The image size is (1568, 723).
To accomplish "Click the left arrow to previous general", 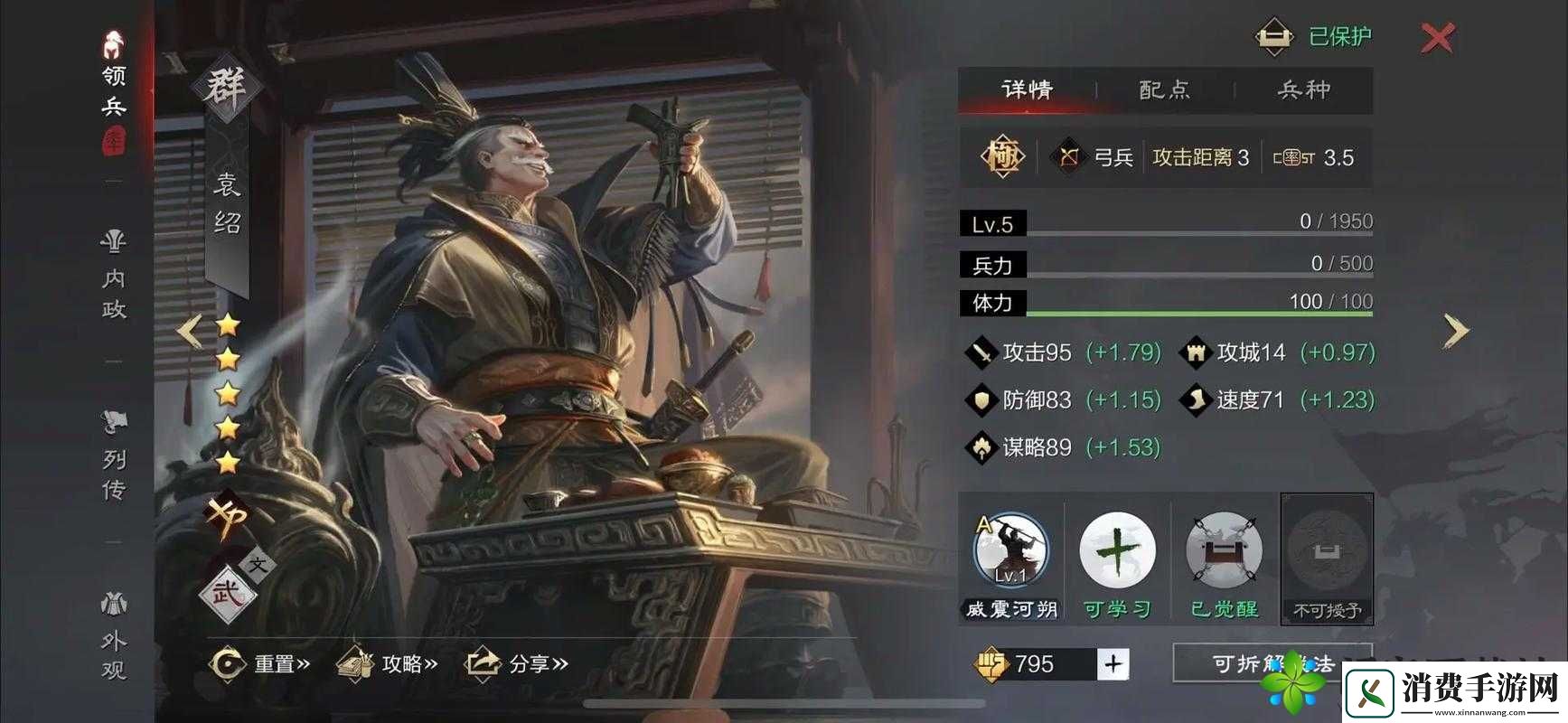I will pyautogui.click(x=188, y=330).
